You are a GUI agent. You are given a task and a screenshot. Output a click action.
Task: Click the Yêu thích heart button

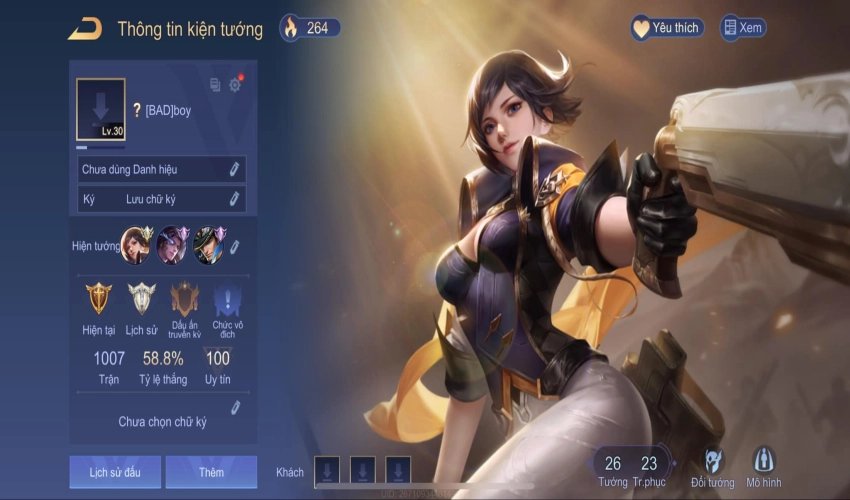pyautogui.click(x=666, y=28)
